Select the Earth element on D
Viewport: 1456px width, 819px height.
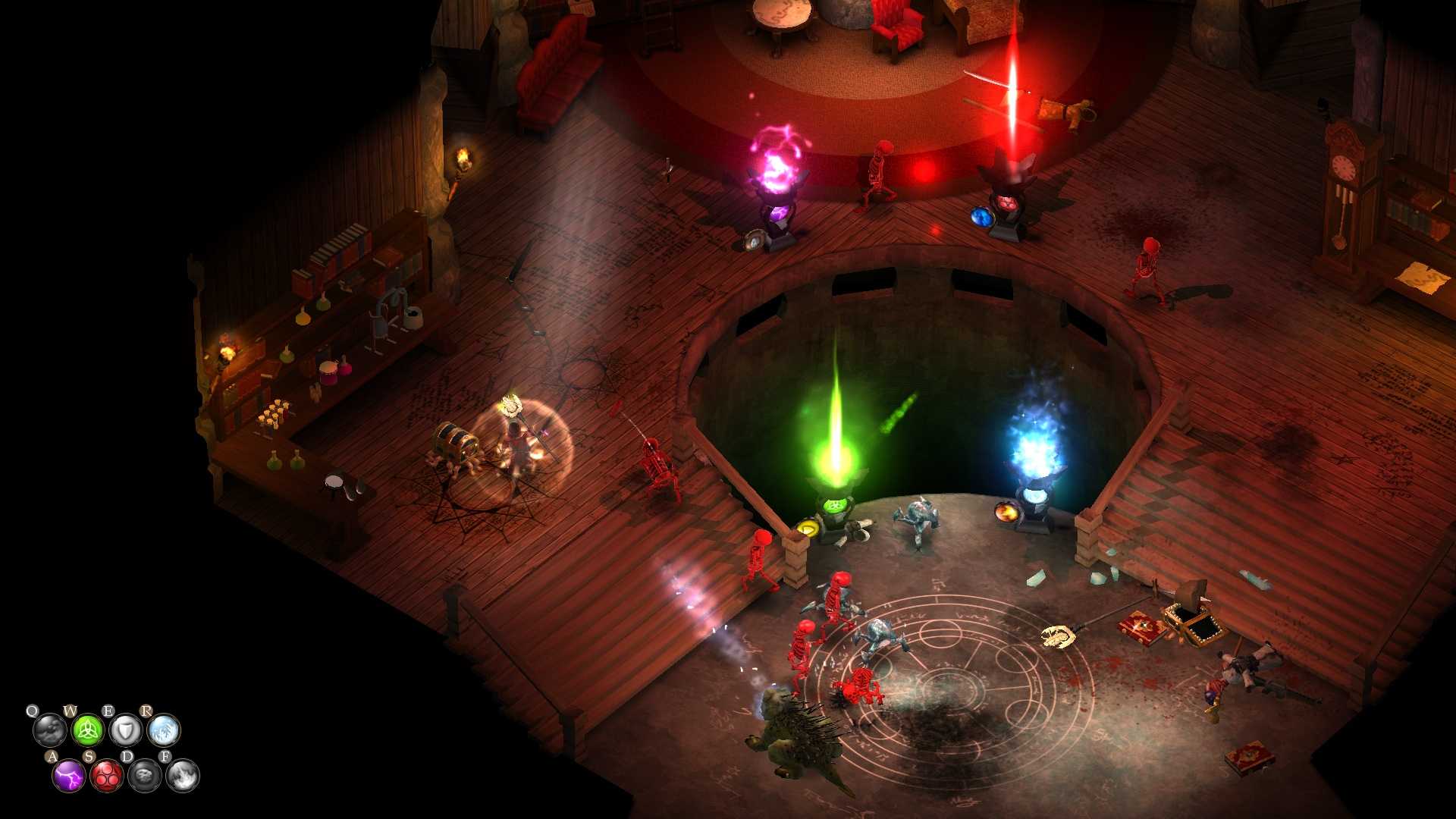click(145, 777)
